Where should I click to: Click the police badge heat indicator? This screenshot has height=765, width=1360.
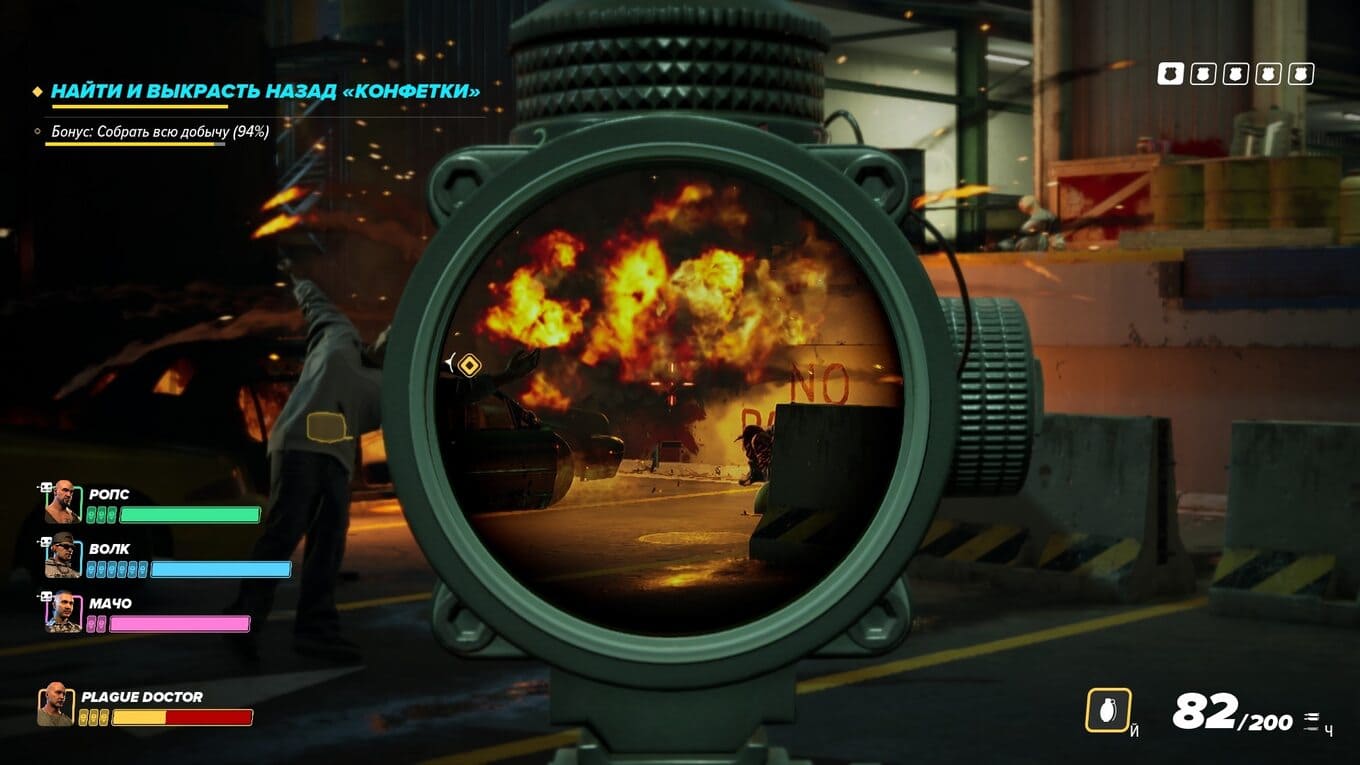[x=1235, y=74]
